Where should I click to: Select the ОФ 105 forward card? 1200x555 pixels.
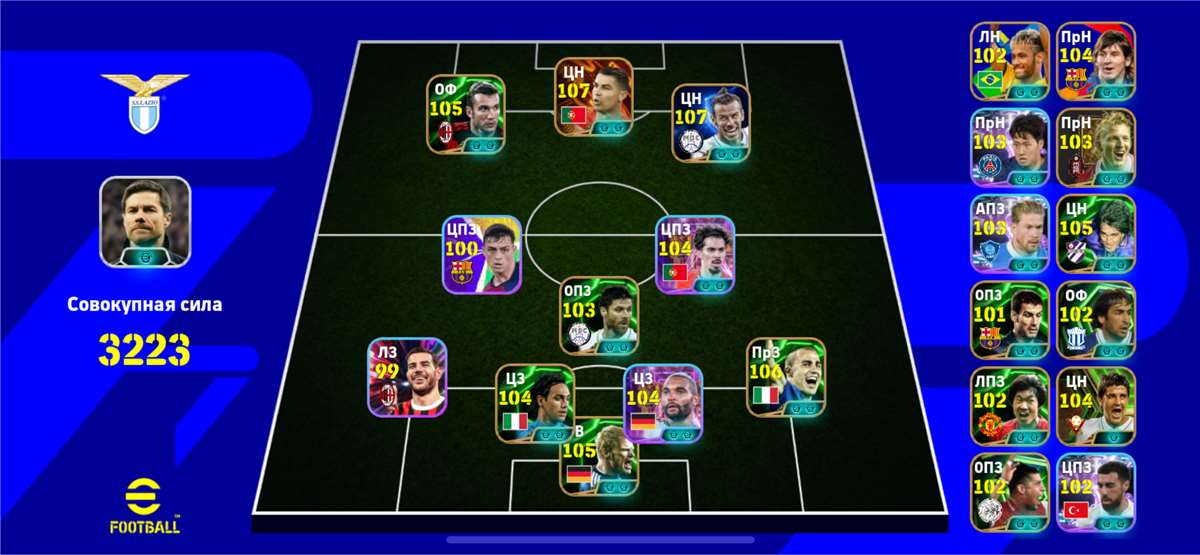coord(466,114)
